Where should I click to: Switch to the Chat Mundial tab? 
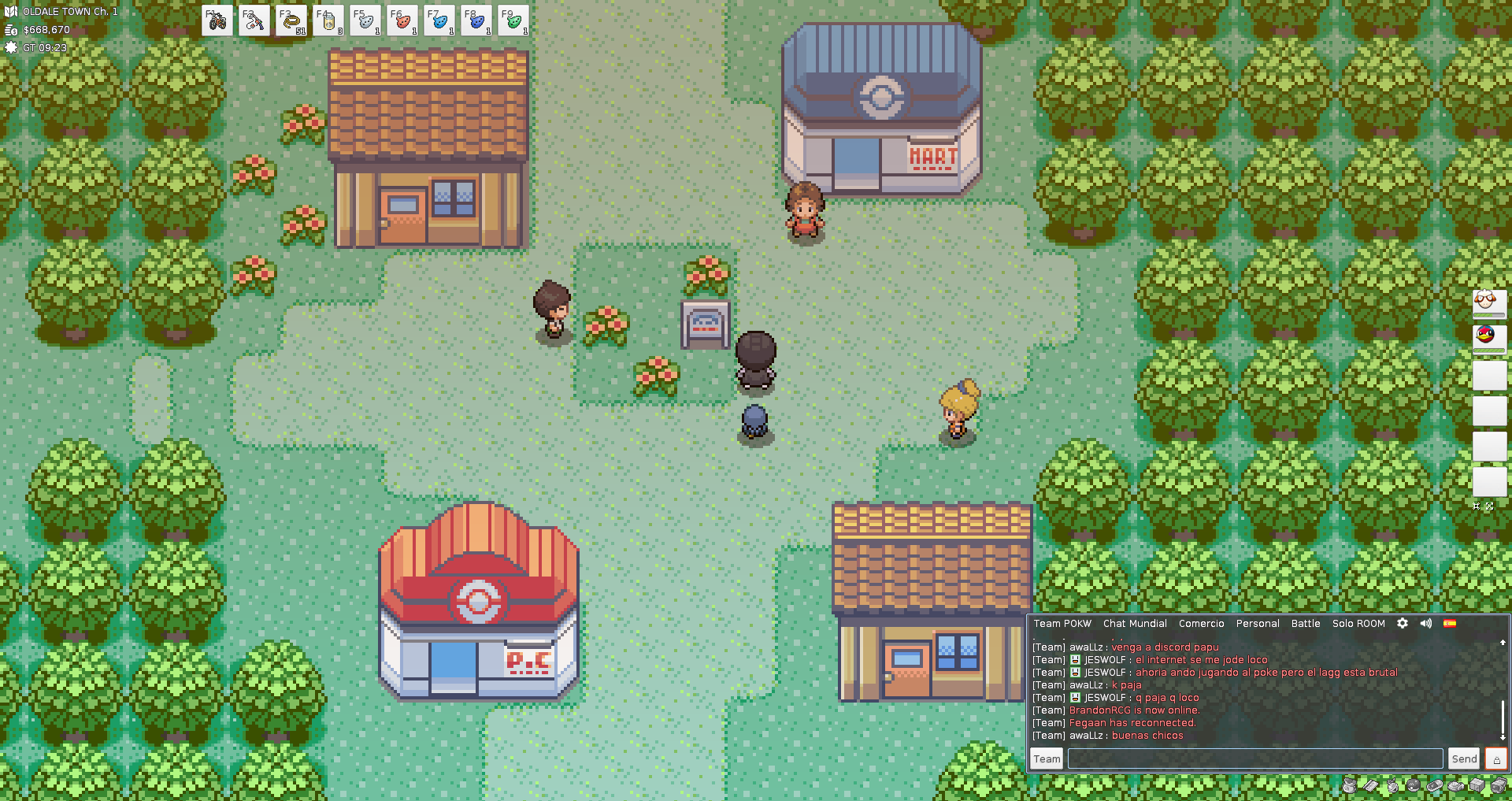(1135, 624)
